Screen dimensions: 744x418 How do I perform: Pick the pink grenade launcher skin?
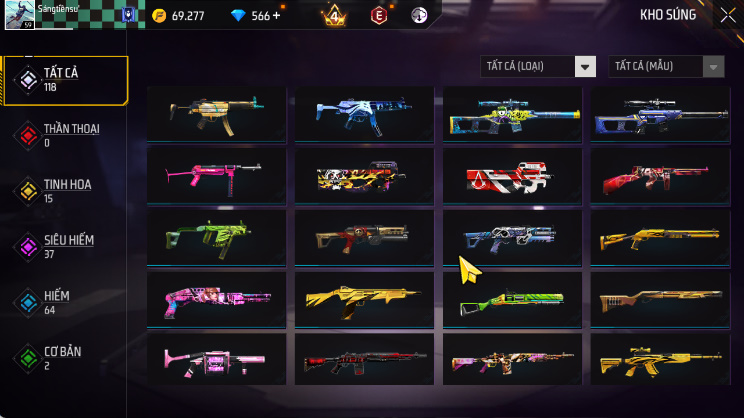point(216,359)
